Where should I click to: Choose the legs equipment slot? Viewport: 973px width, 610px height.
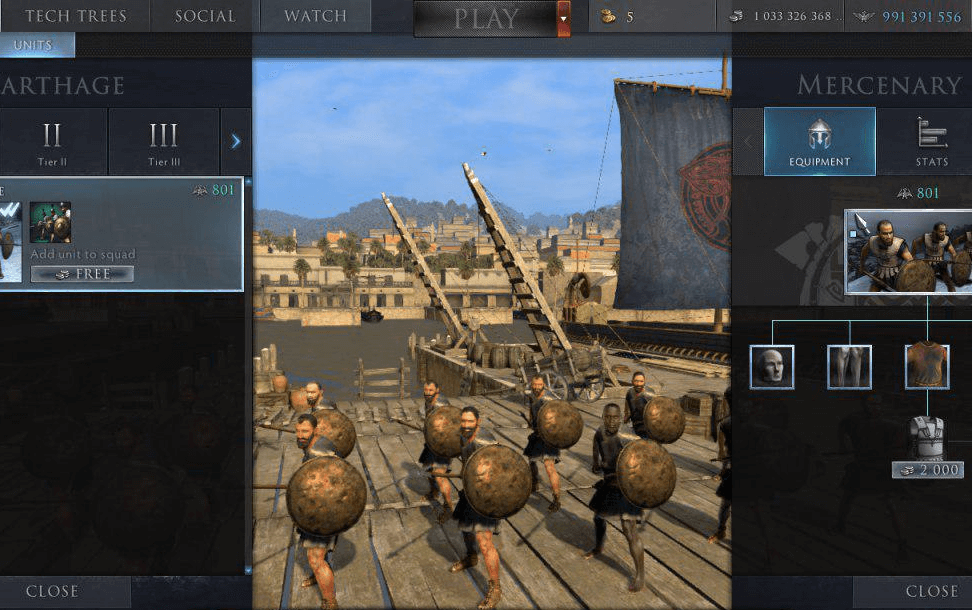point(849,367)
